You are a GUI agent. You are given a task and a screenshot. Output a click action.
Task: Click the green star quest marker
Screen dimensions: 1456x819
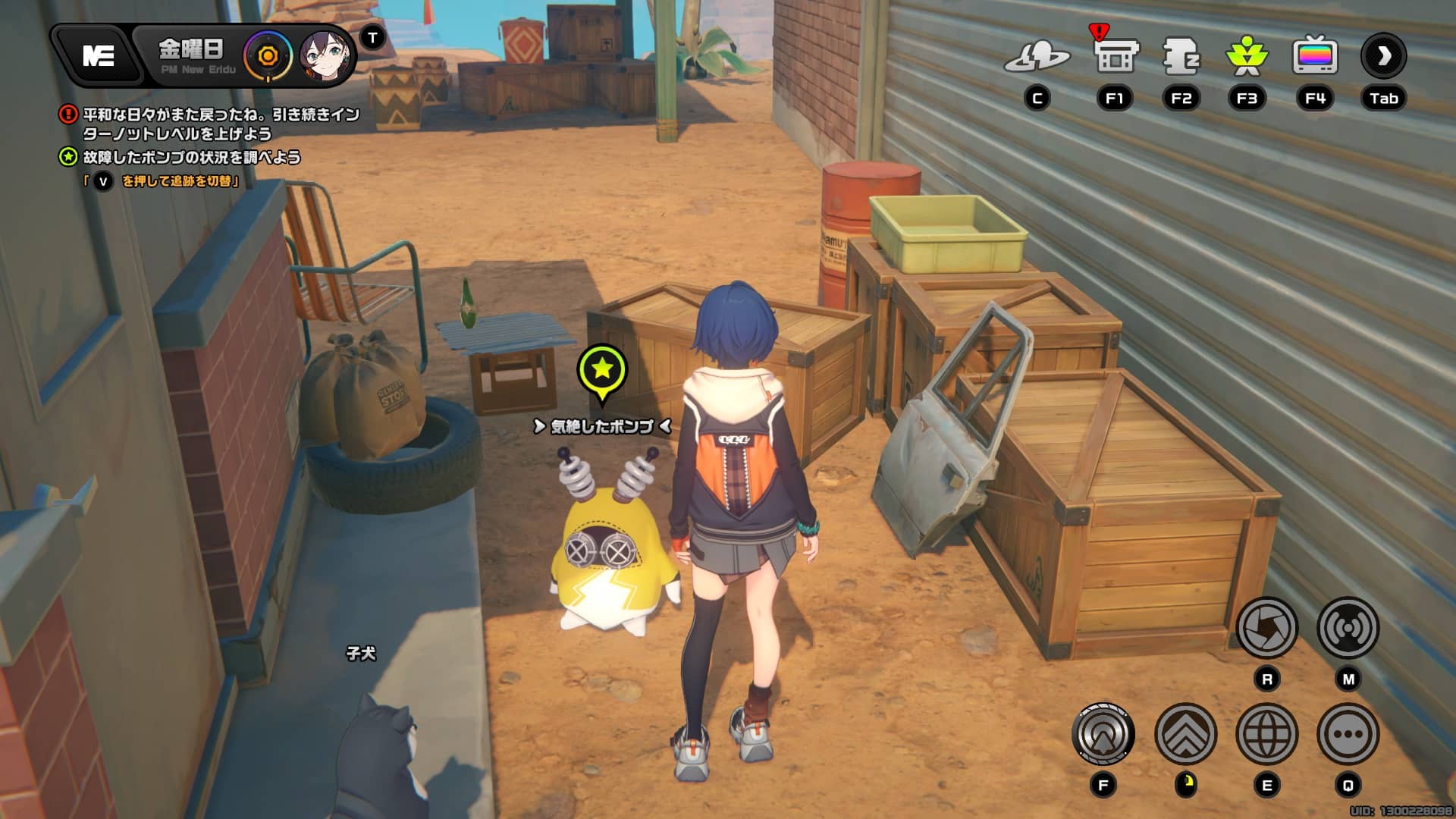(x=602, y=370)
